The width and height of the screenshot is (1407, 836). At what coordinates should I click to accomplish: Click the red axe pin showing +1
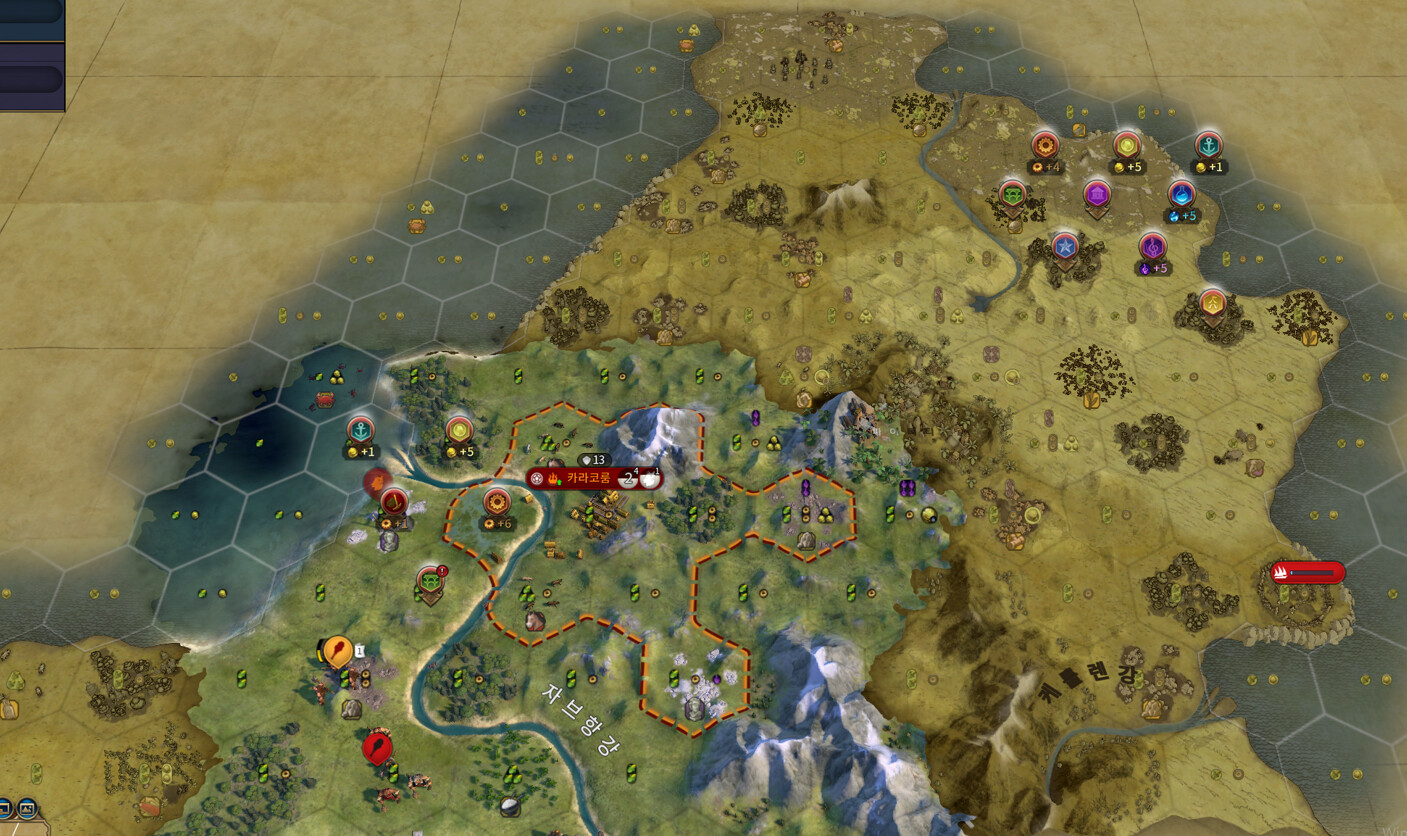(x=393, y=501)
